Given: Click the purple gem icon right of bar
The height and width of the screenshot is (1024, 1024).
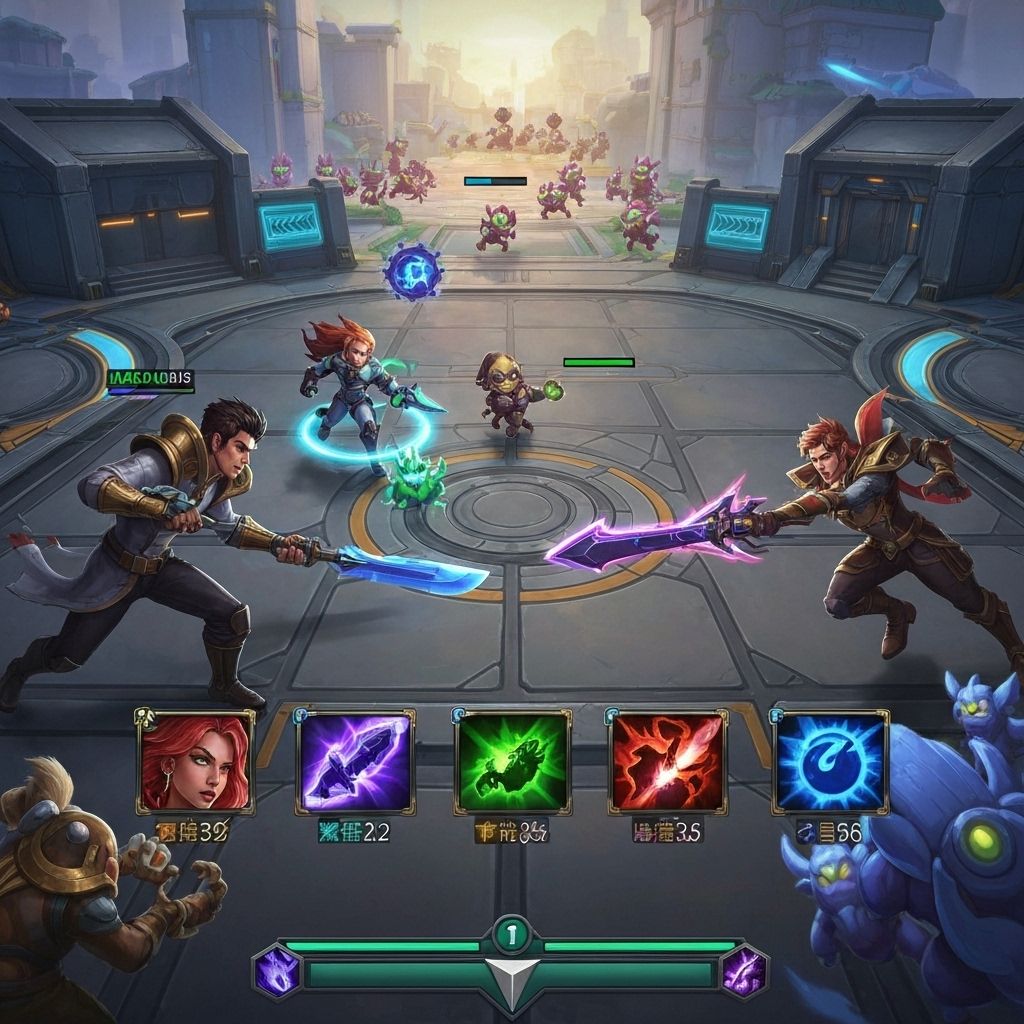Looking at the screenshot, I should (744, 972).
